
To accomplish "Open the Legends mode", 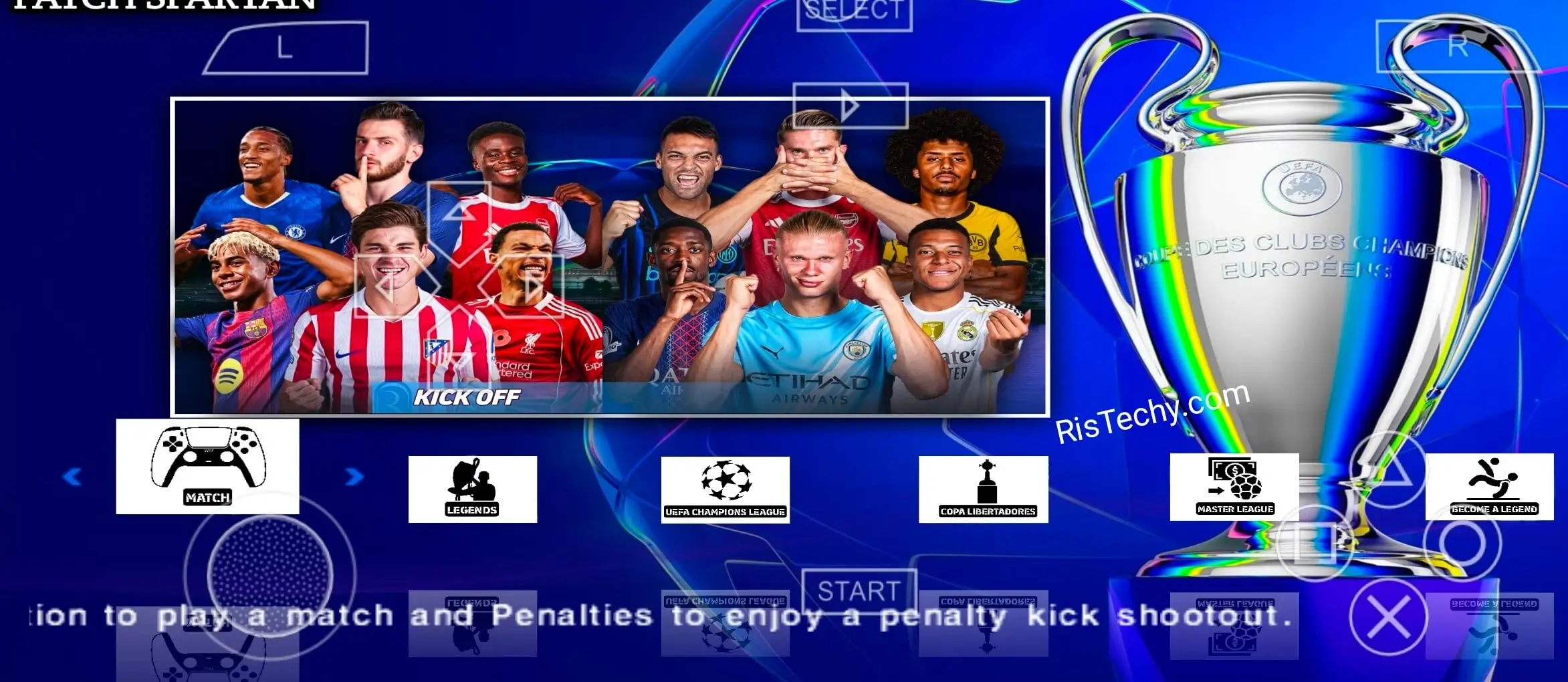I will tap(472, 489).
